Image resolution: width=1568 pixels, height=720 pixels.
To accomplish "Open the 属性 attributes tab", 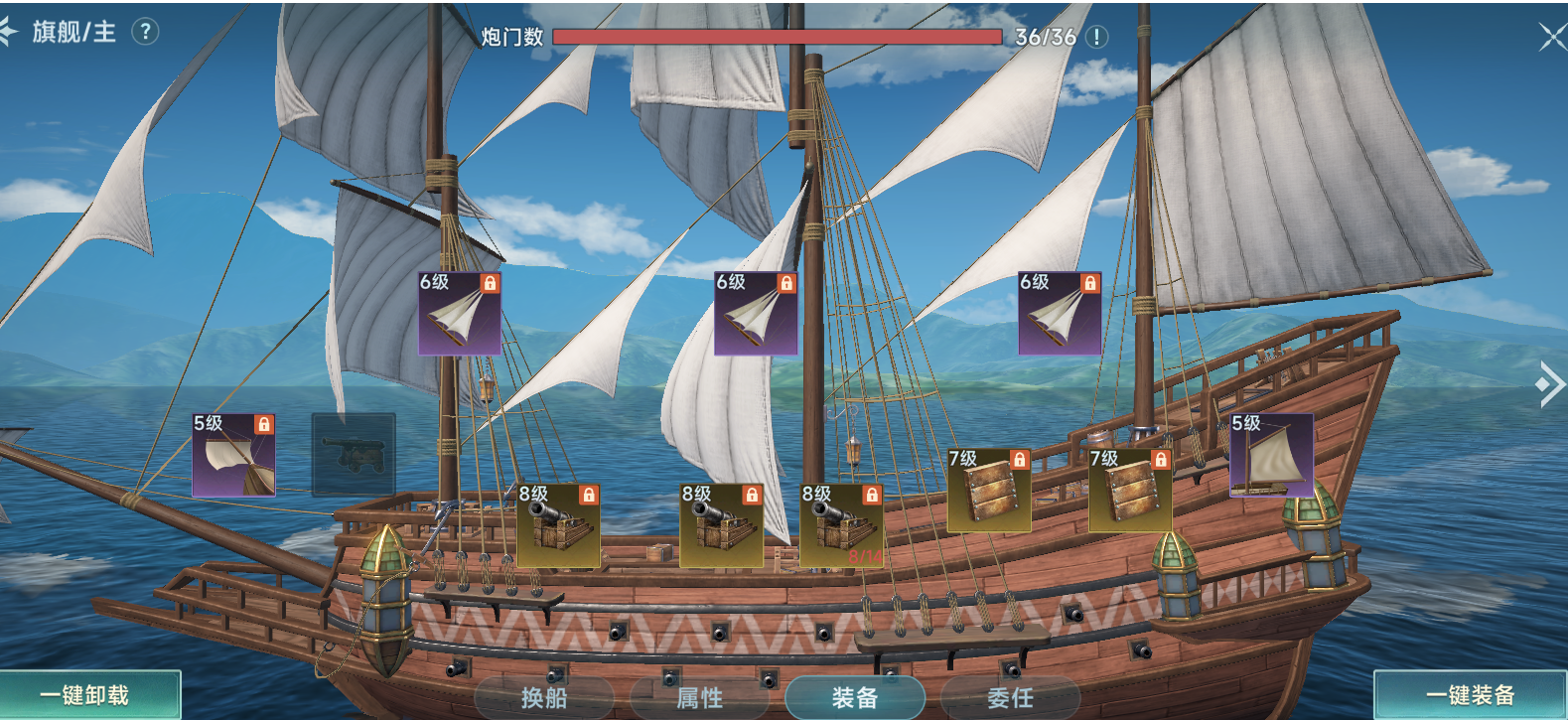I will pyautogui.click(x=699, y=698).
